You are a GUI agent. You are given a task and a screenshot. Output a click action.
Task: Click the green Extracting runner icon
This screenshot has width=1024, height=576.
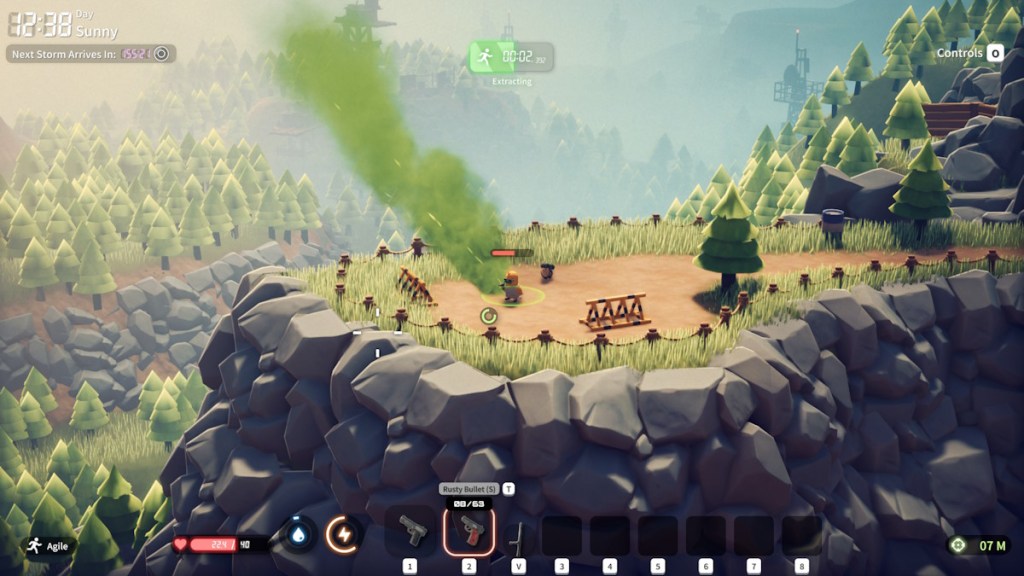484,57
